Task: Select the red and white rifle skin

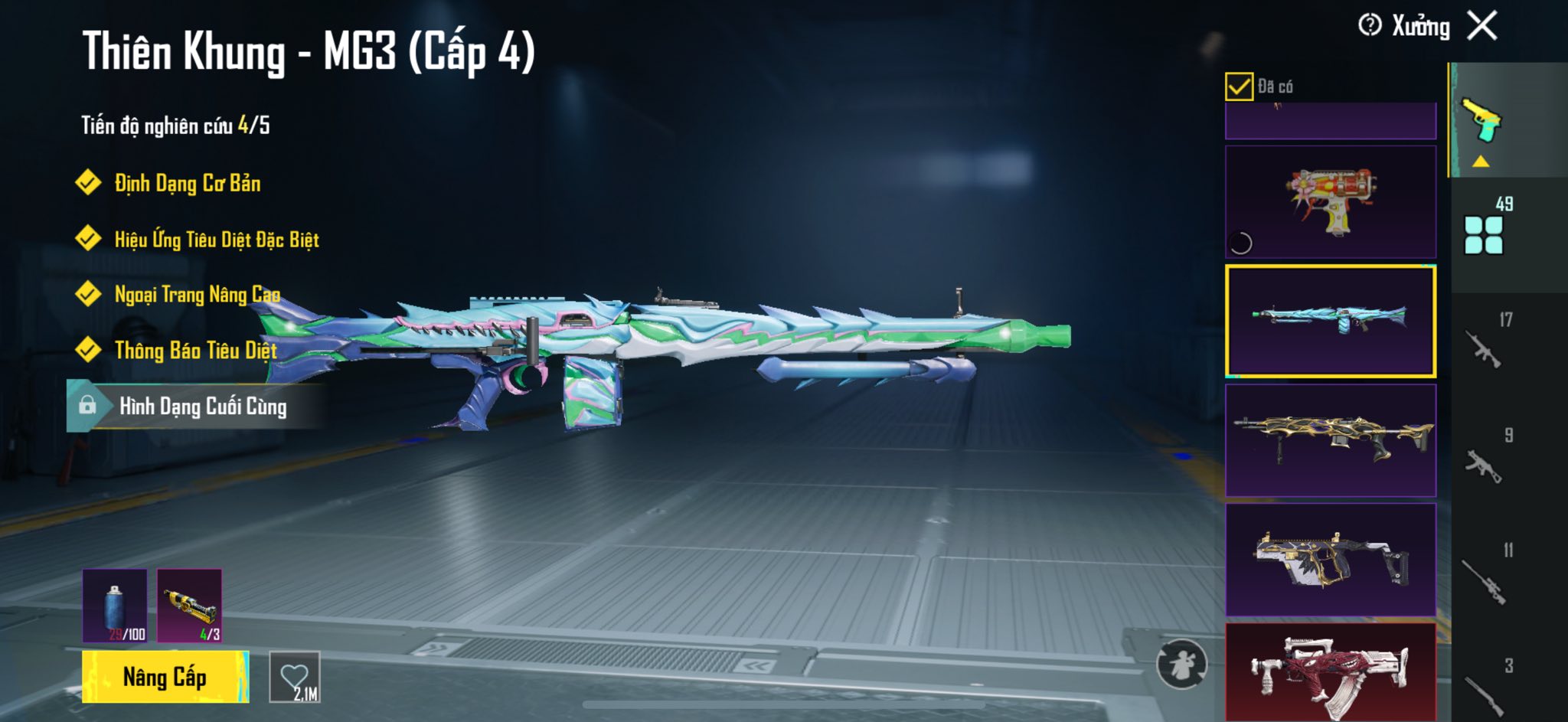Action: pyautogui.click(x=1331, y=672)
